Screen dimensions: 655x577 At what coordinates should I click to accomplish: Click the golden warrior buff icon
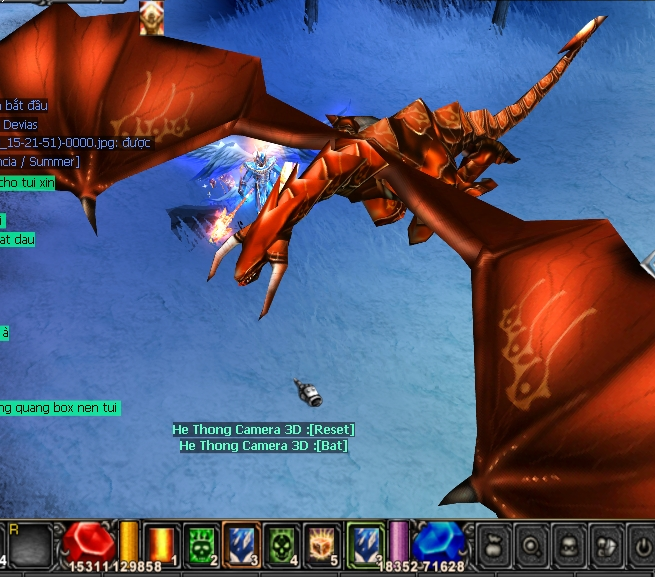pyautogui.click(x=152, y=18)
